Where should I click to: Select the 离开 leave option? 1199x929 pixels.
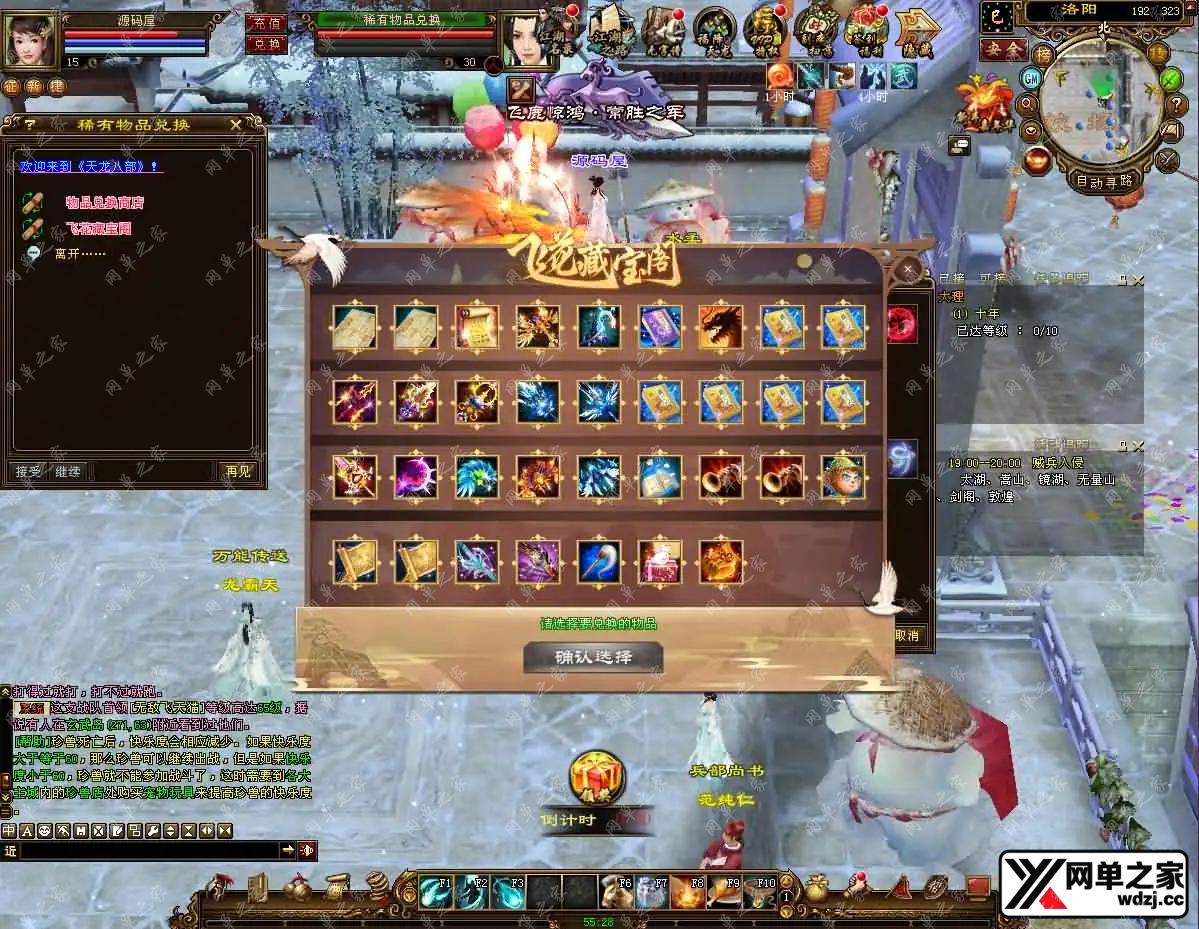pyautogui.click(x=80, y=254)
